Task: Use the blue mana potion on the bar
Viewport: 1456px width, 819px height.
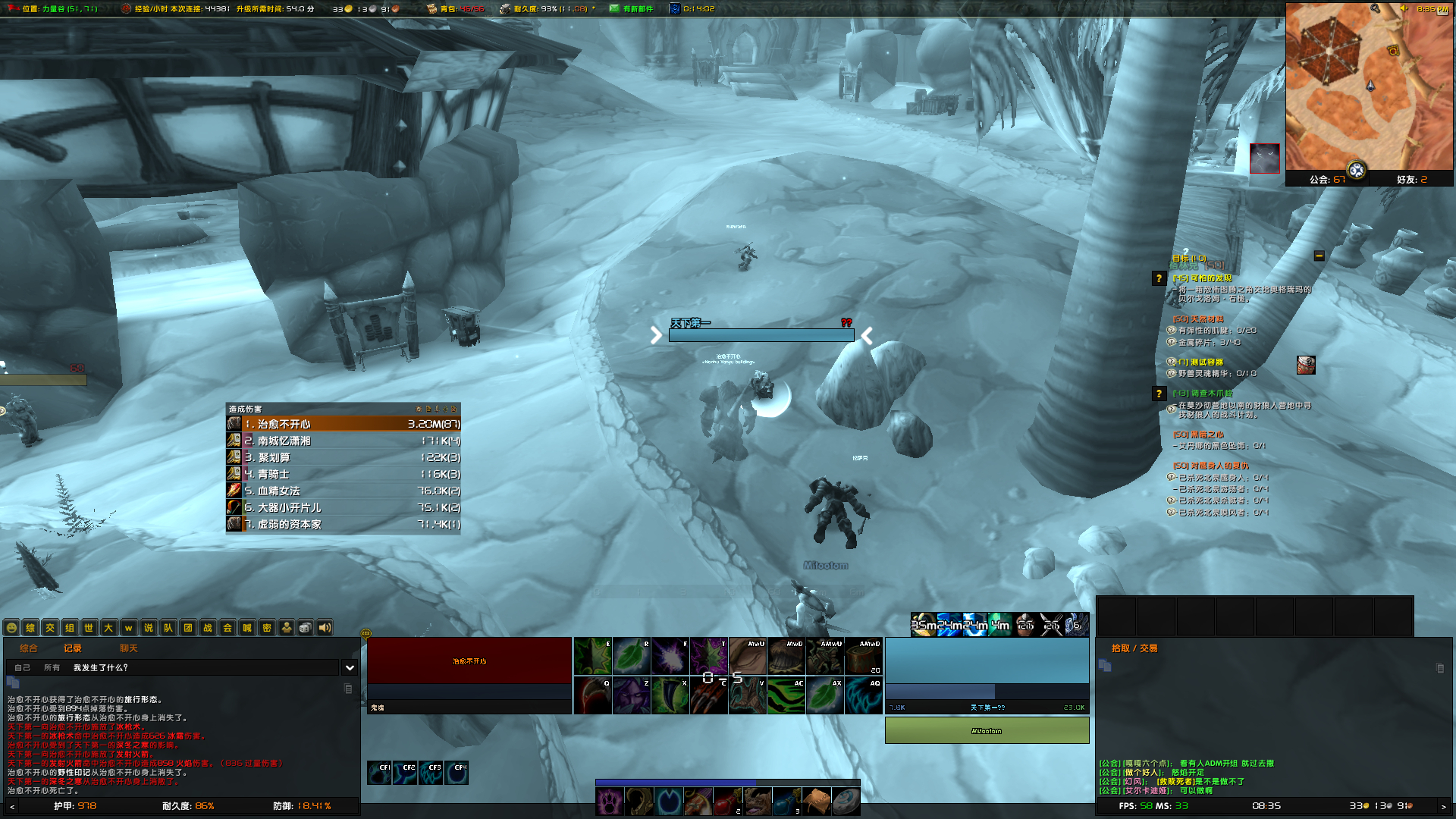Action: point(787,802)
